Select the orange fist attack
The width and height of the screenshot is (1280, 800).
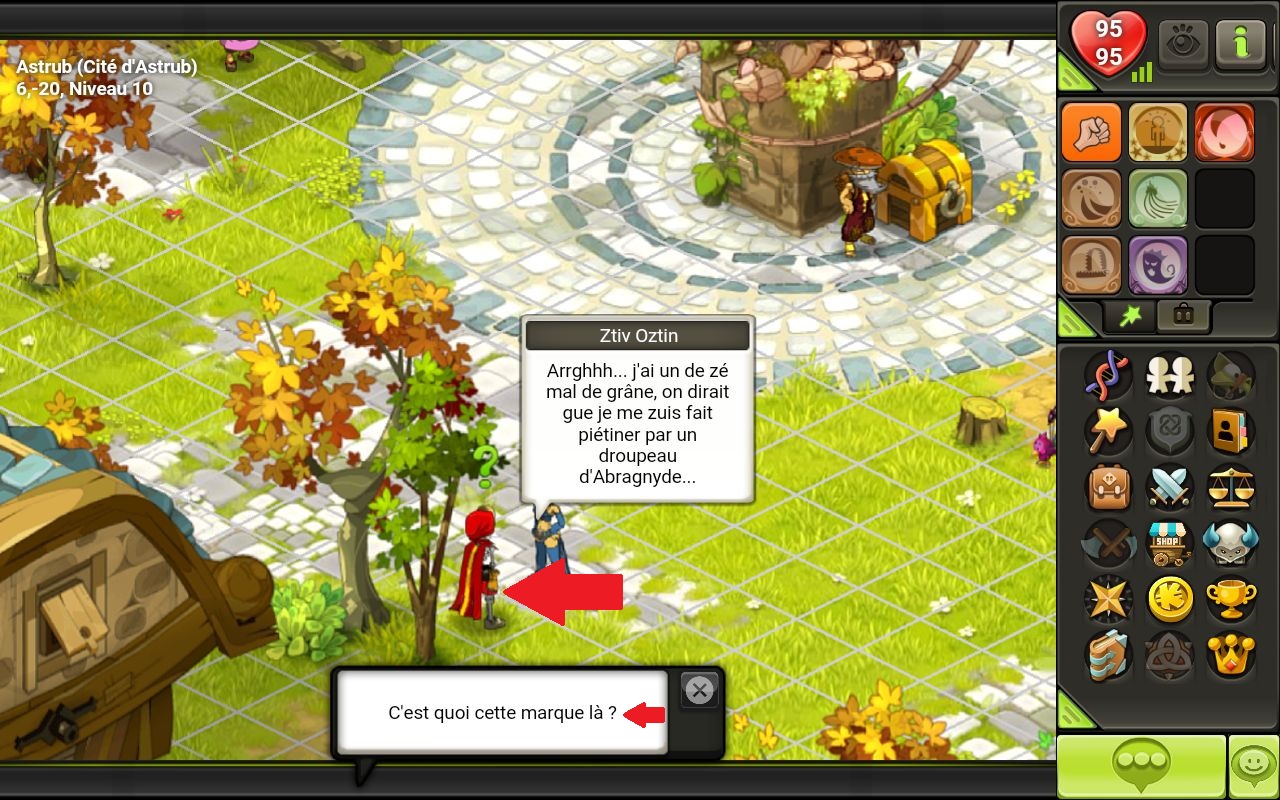tap(1091, 132)
